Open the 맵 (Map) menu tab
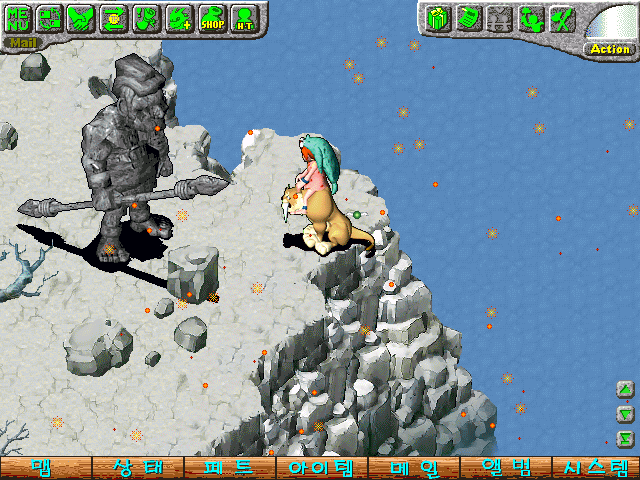640x480 pixels. [x=45, y=468]
